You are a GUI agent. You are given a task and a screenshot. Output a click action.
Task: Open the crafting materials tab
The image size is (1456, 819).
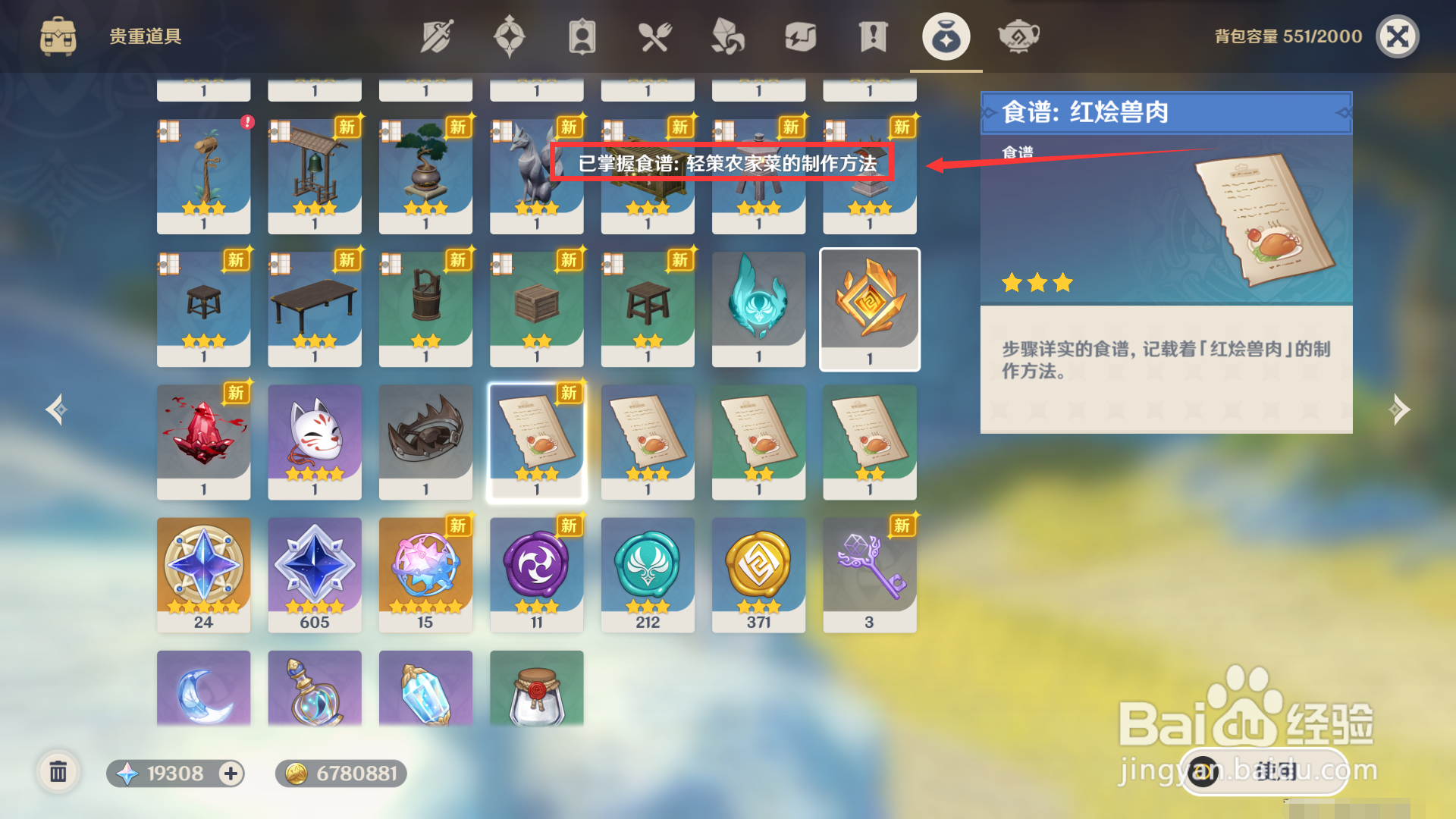[726, 35]
